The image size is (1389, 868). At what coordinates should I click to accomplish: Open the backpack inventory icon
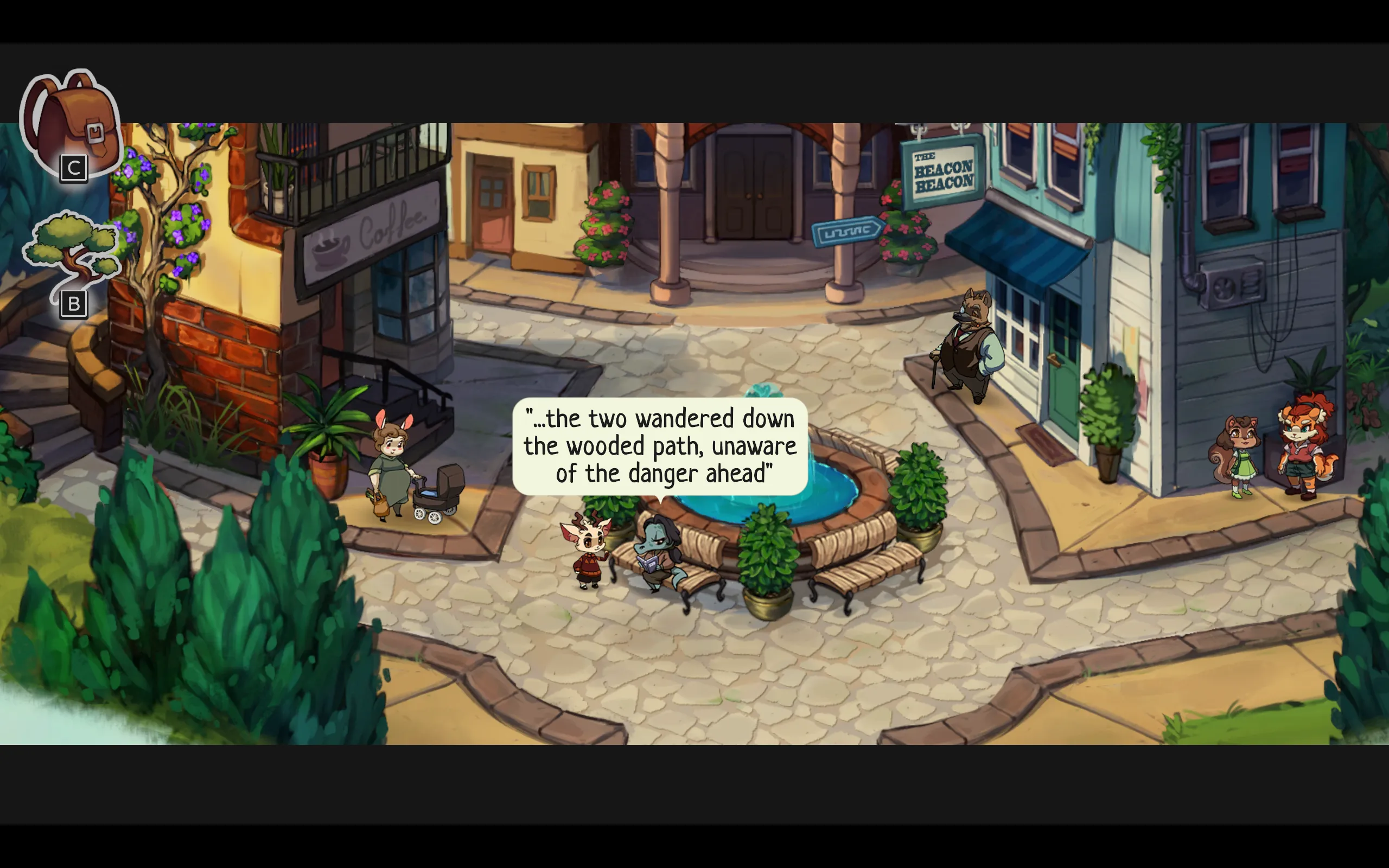pos(72,124)
